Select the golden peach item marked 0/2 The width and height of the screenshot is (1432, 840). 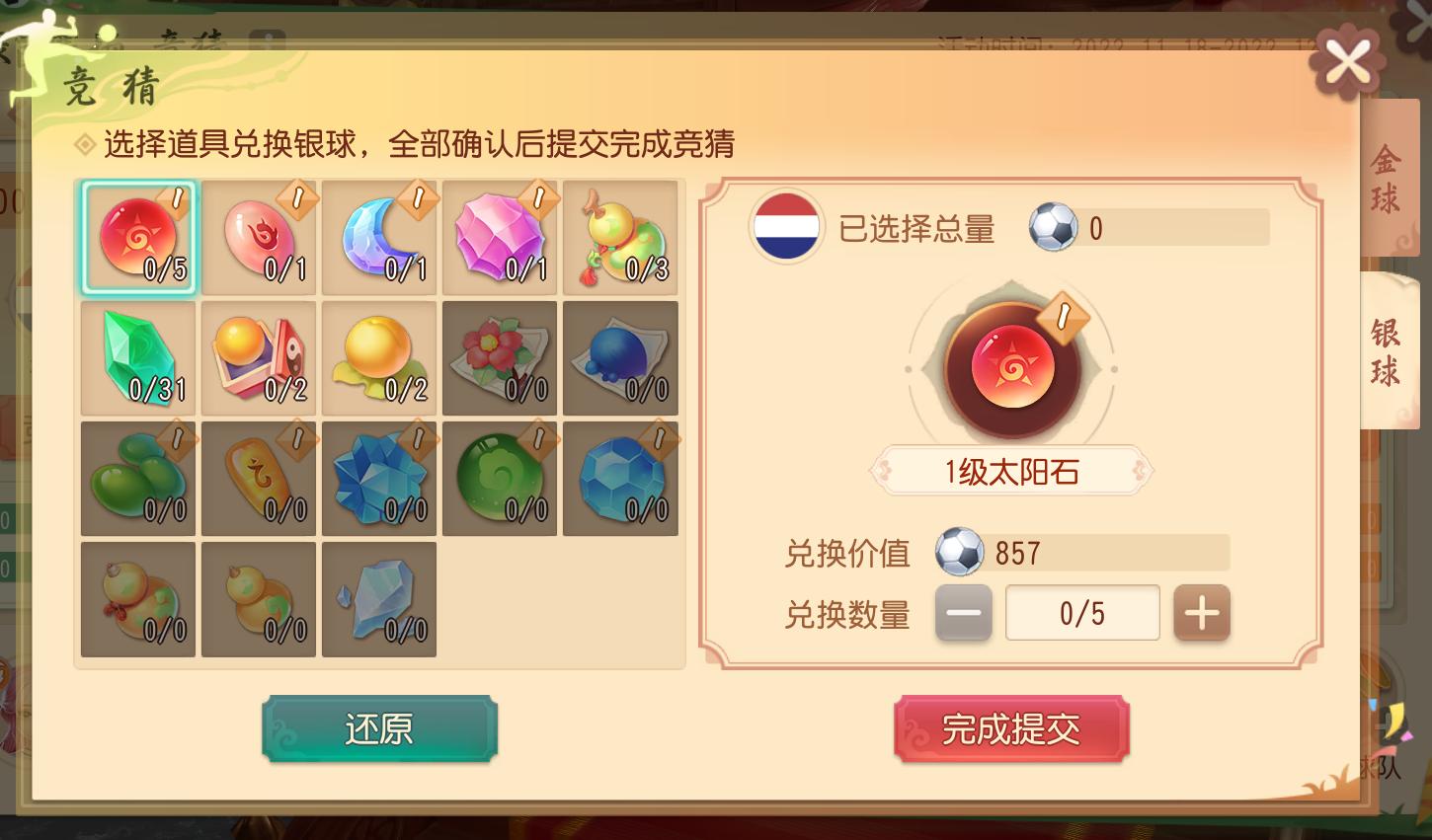click(379, 357)
